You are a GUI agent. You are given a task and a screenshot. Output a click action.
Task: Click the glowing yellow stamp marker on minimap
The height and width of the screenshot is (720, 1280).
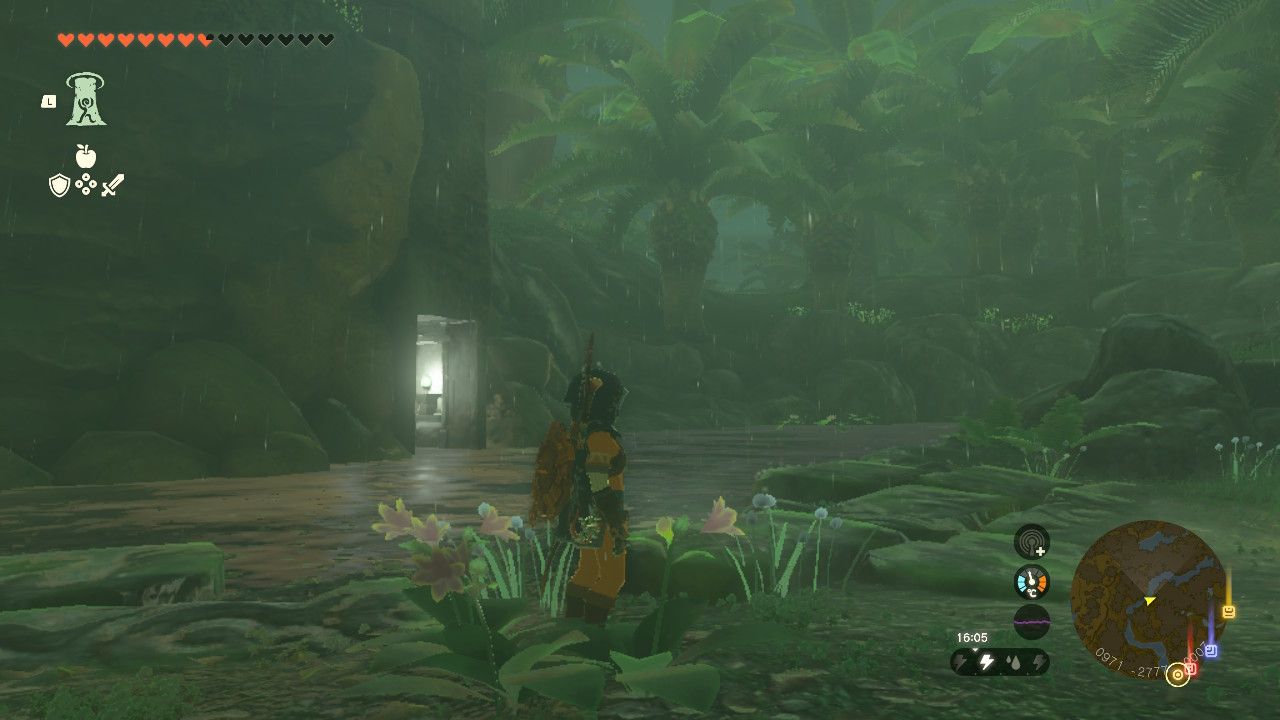(1228, 610)
